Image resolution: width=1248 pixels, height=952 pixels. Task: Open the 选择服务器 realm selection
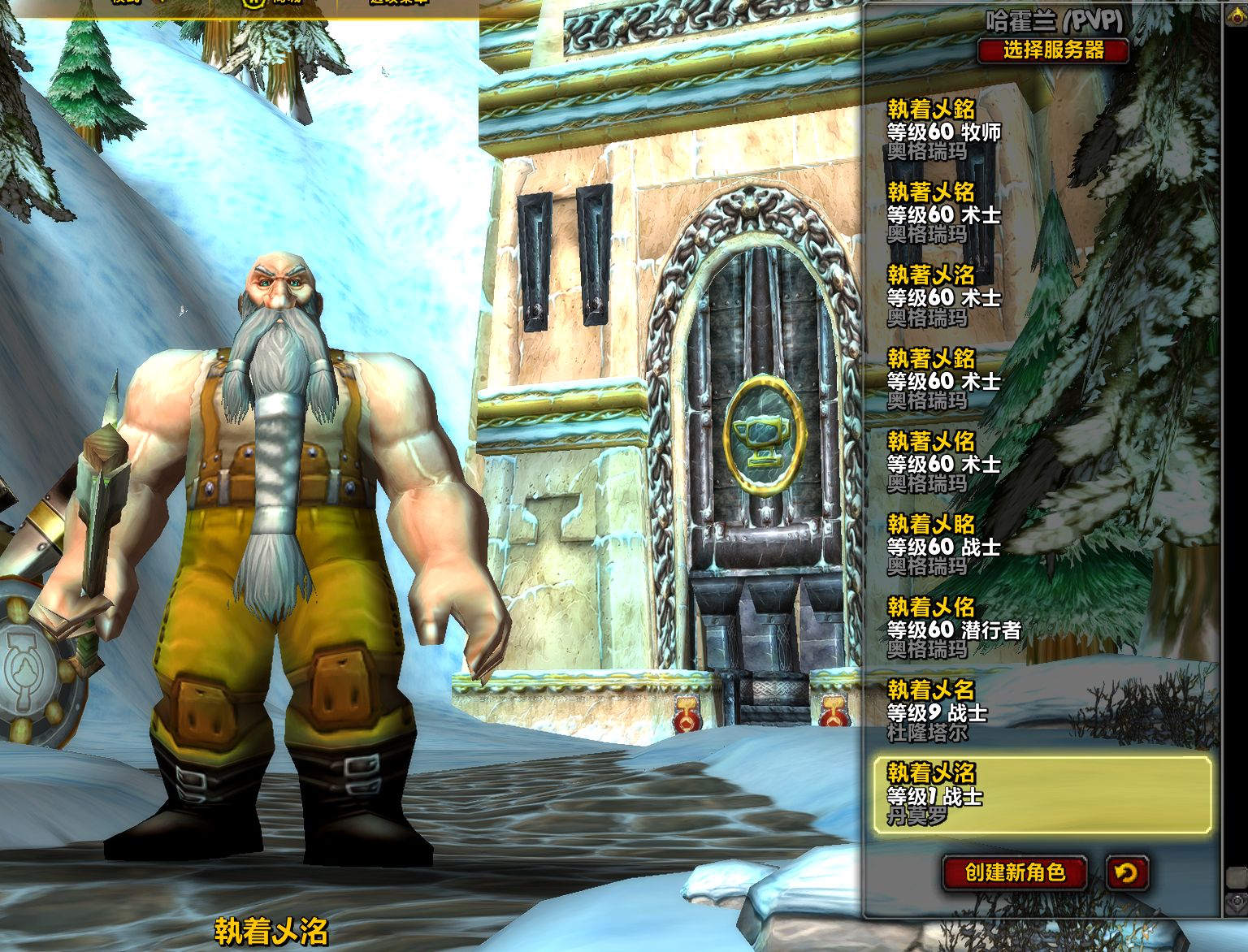click(1053, 50)
